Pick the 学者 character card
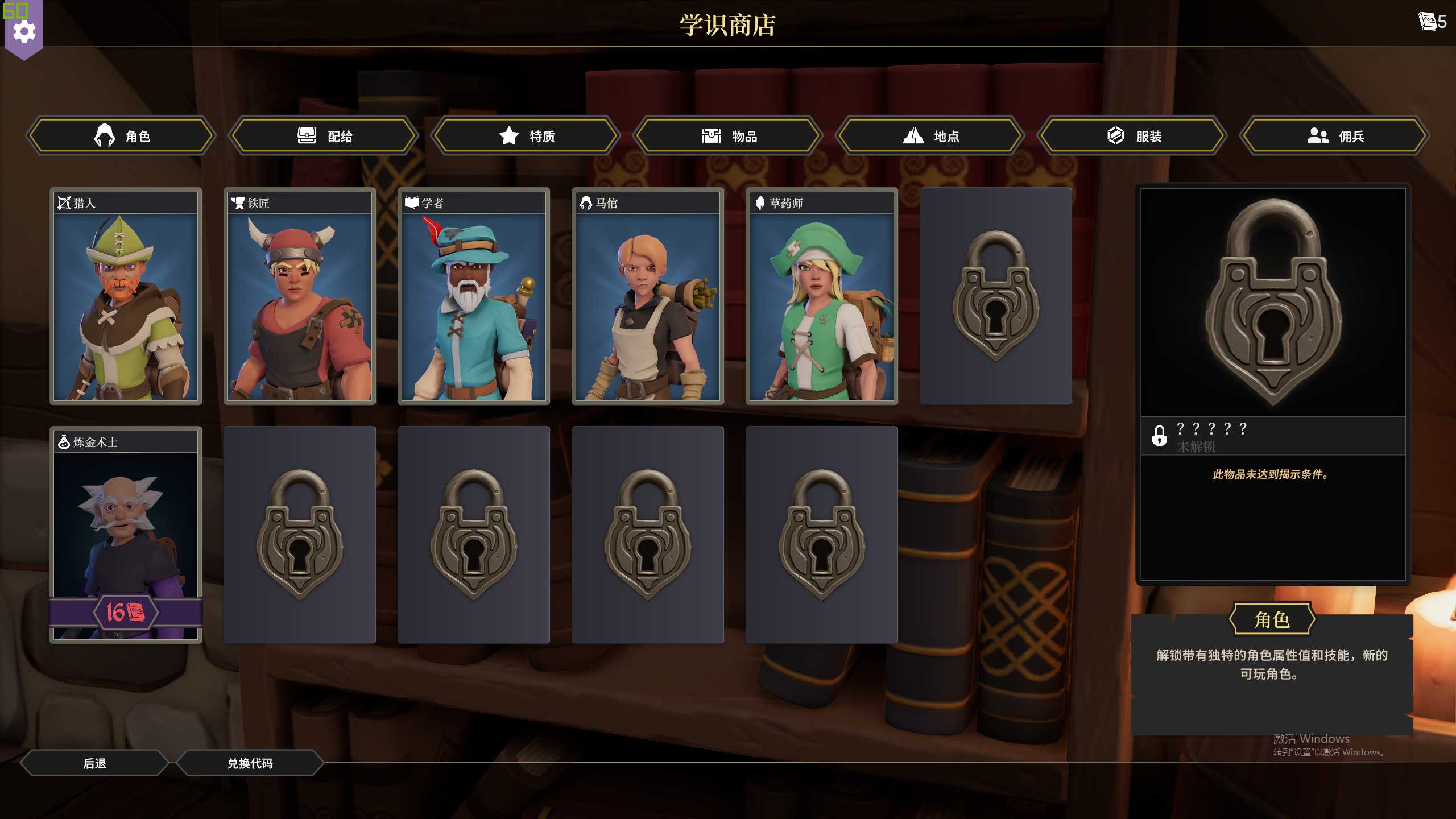The width and height of the screenshot is (1456, 819). click(474, 296)
